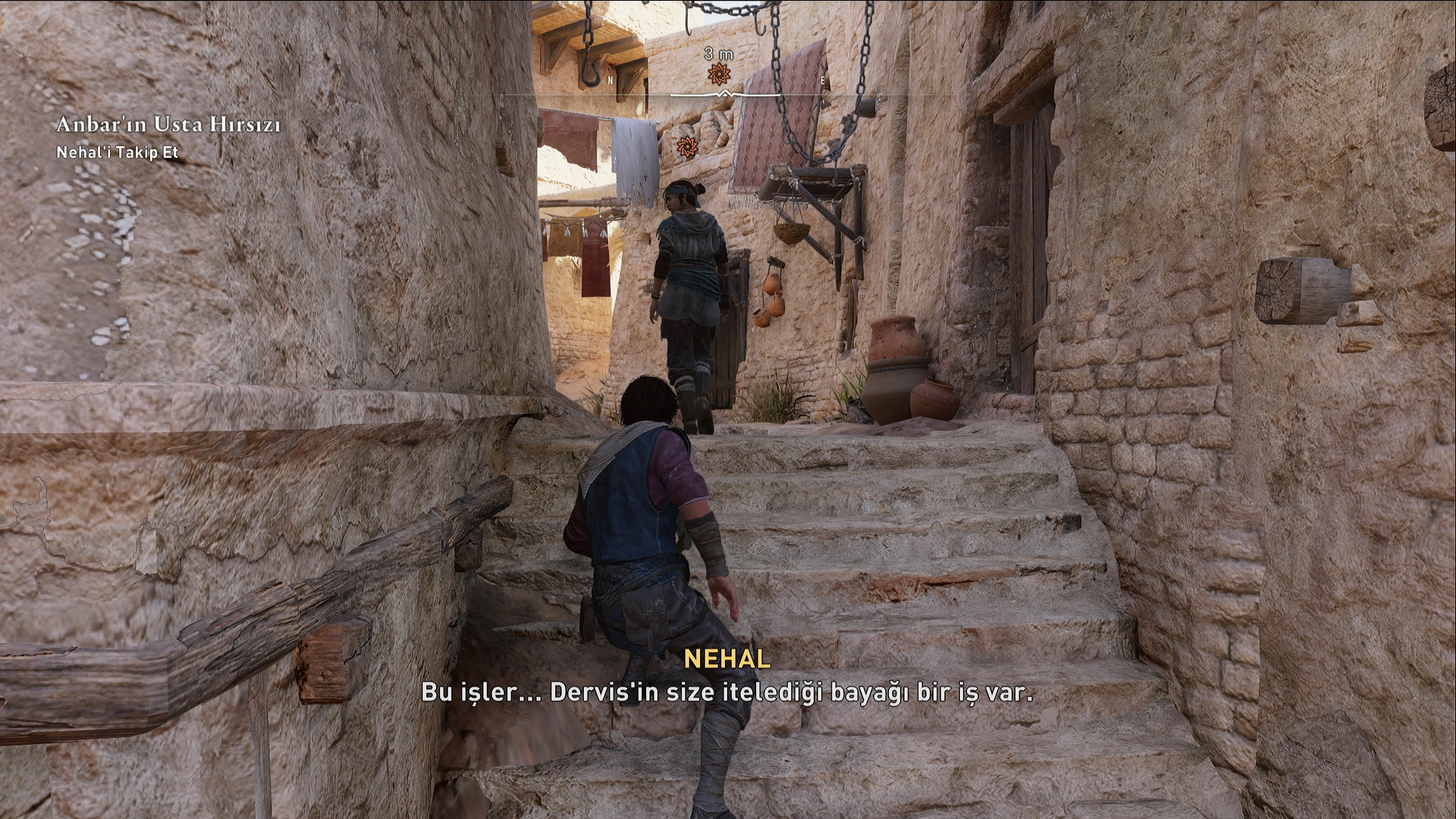Click the orange objective marker above Nehal

point(687,146)
